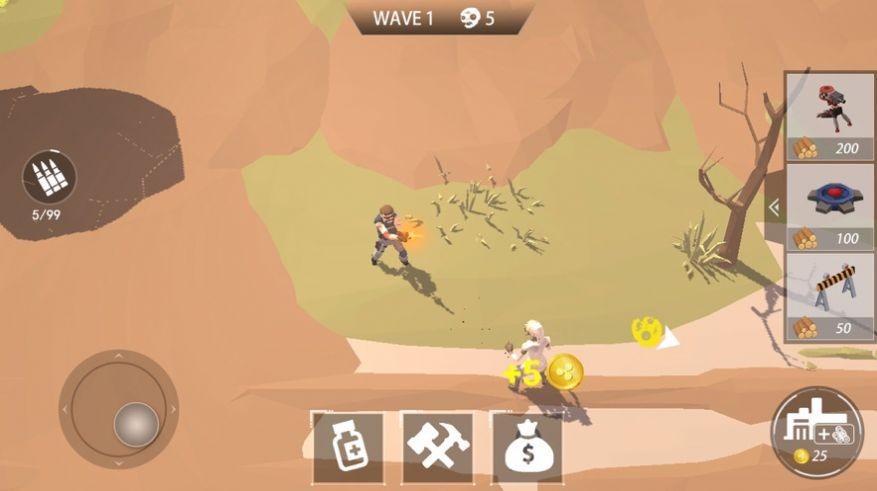Open the crossed hammers build button
Screen dimensions: 877x491
point(437,448)
